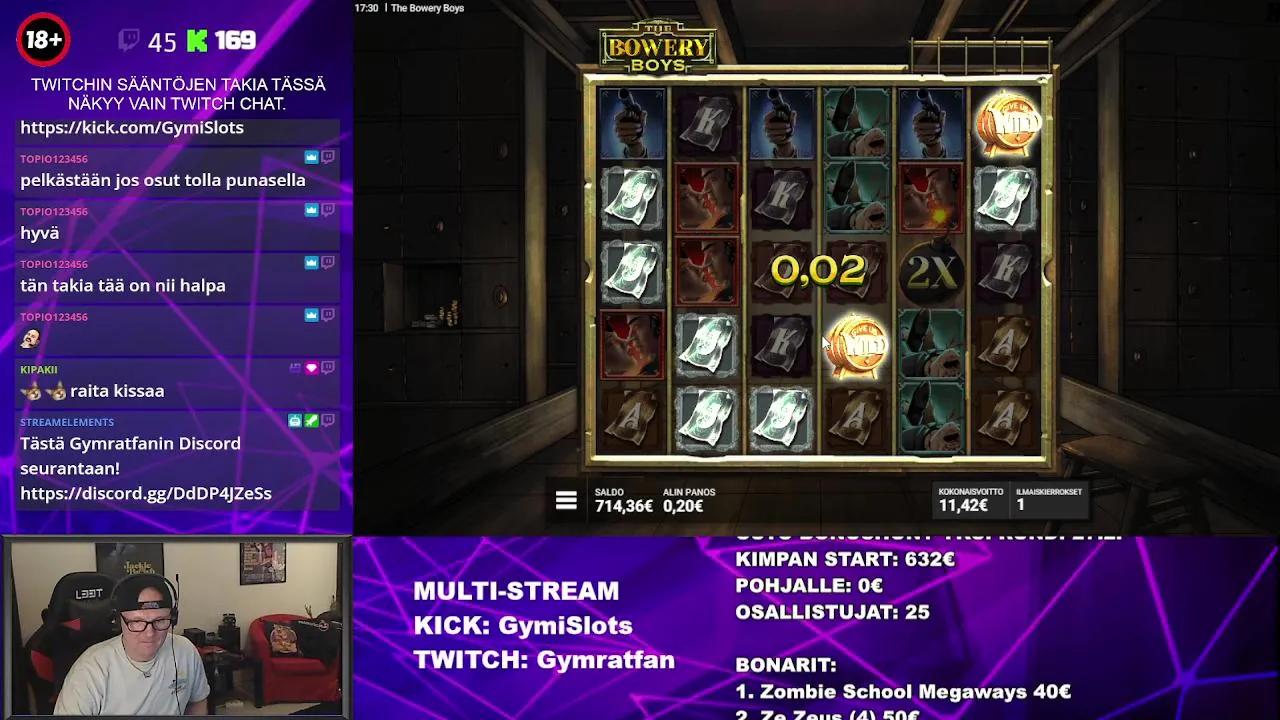Click the 0,02 win counter on the reels

818,268
